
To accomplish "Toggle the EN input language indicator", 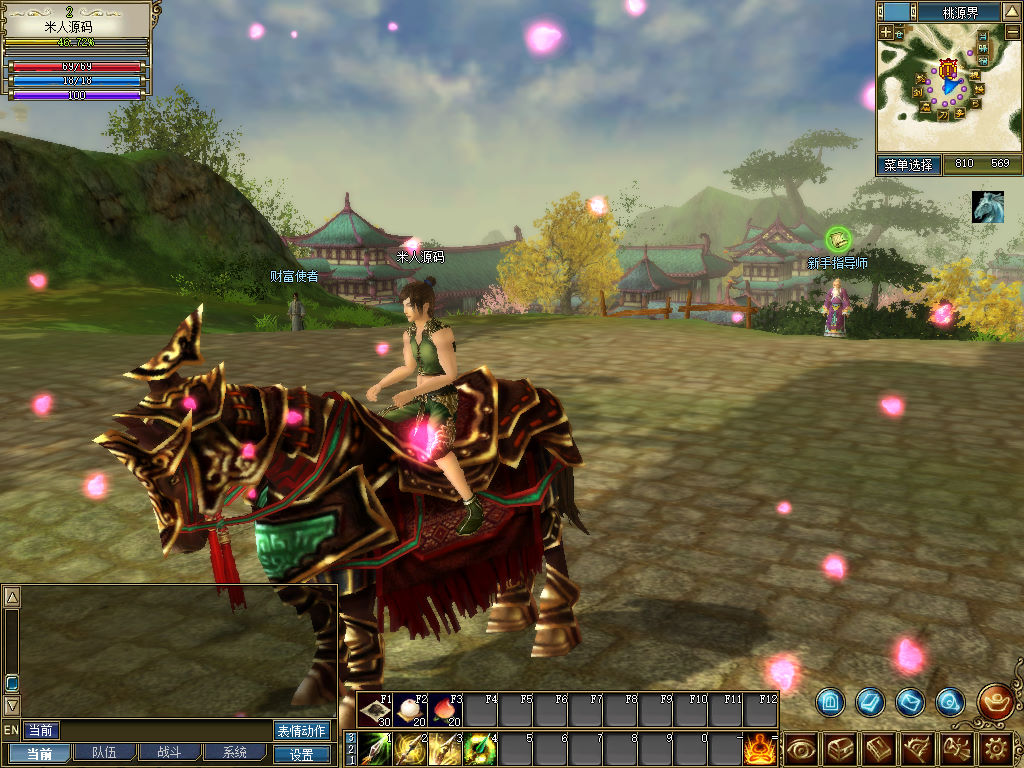I will point(11,731).
